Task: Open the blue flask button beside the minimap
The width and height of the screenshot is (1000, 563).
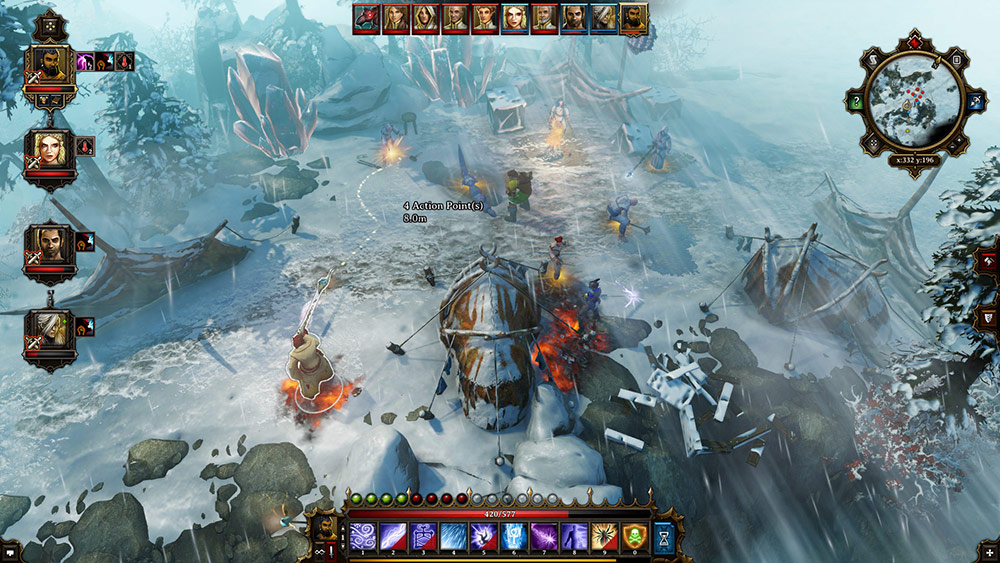Action: tap(974, 102)
